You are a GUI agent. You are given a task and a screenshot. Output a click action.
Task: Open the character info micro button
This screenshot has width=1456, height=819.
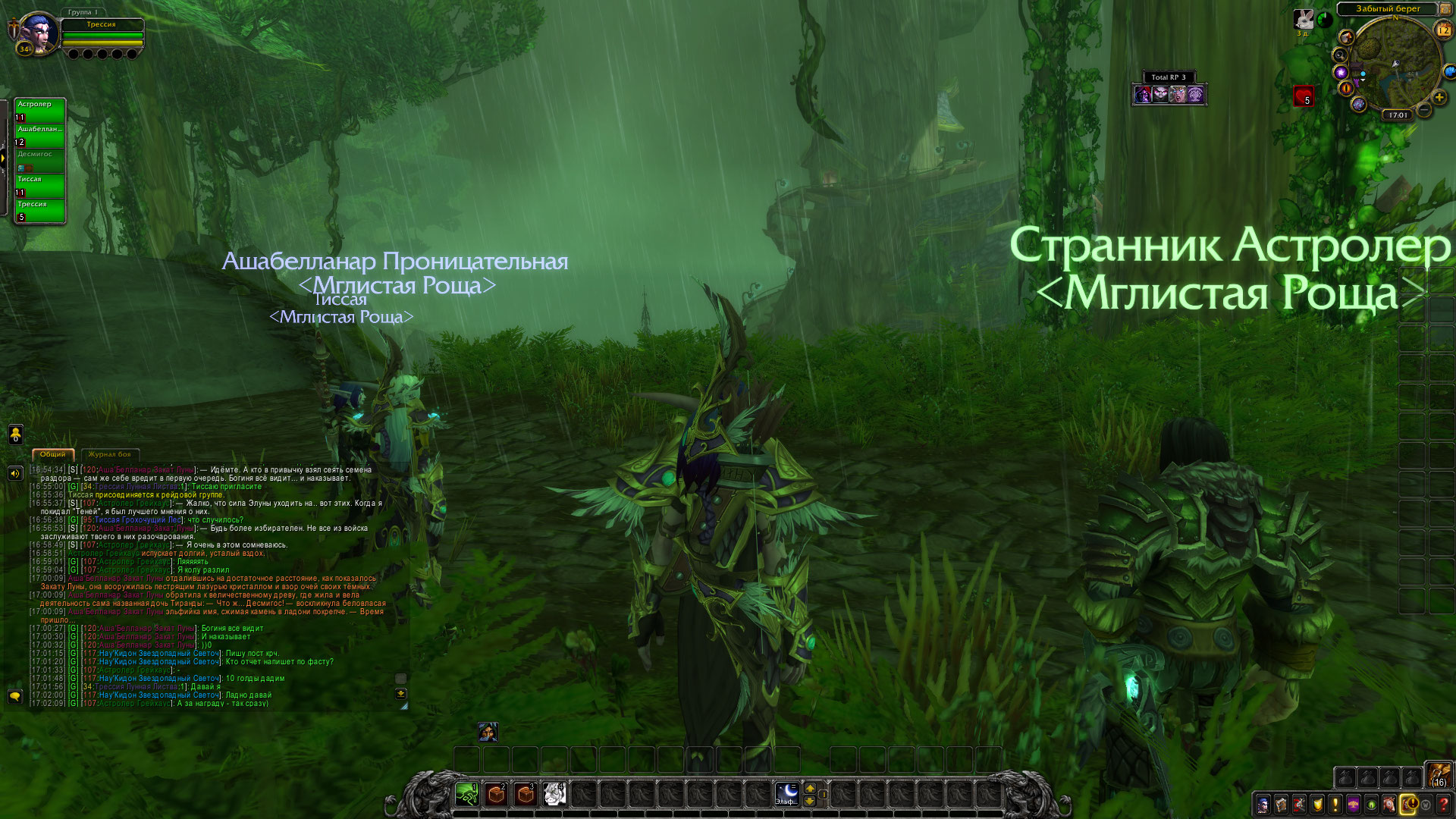1263,805
